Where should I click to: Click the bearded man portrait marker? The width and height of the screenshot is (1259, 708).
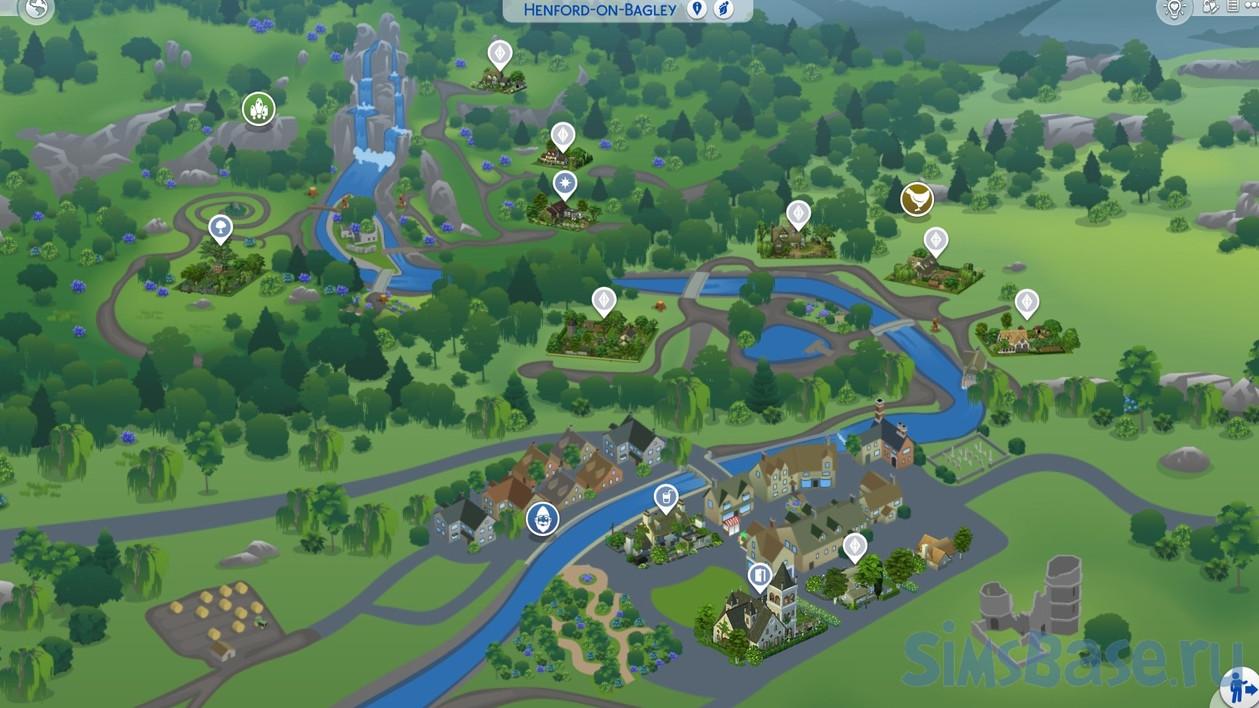(543, 518)
